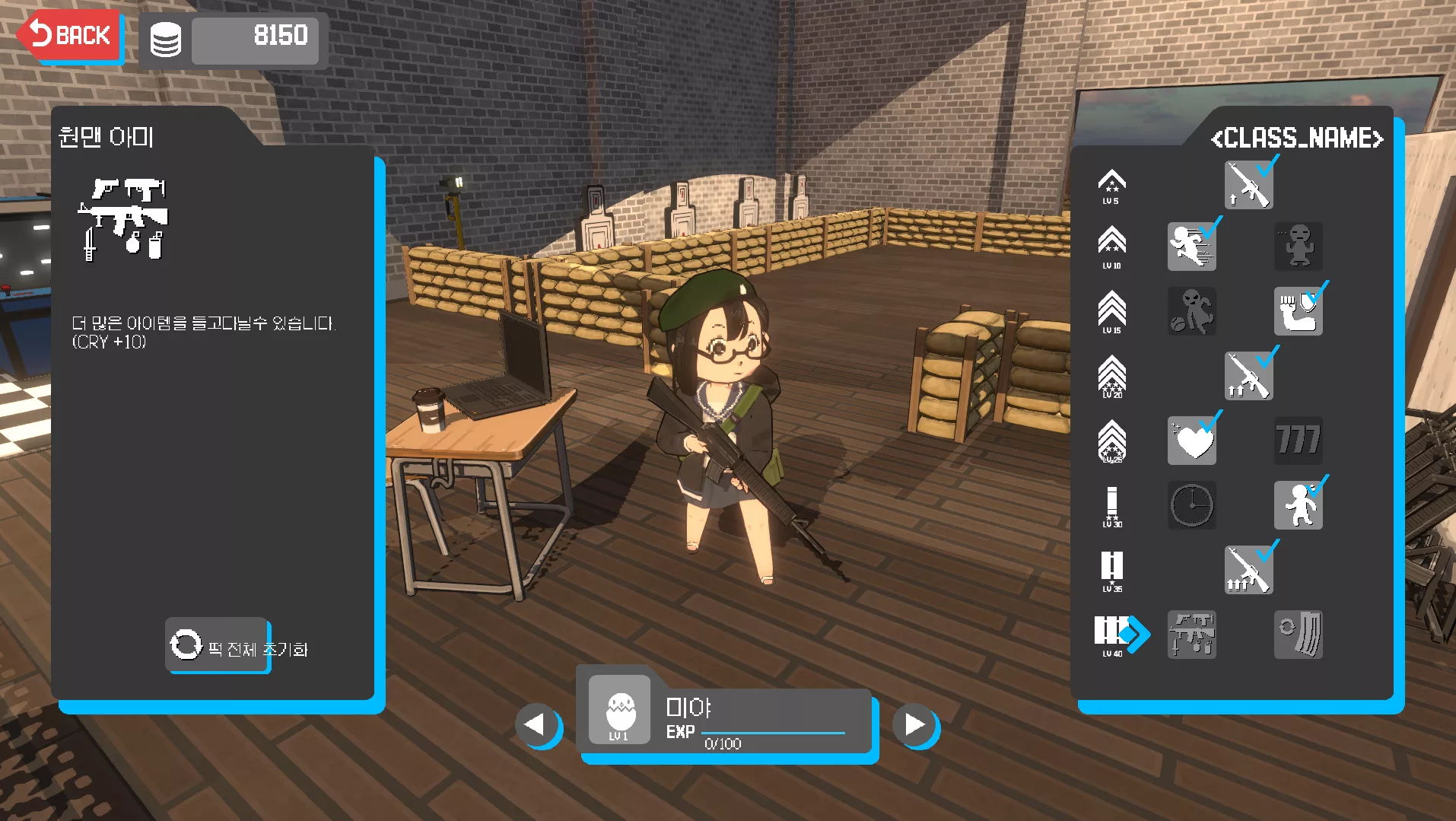Choose the flexing arm perk
The image size is (1456, 821).
pyautogui.click(x=1298, y=311)
